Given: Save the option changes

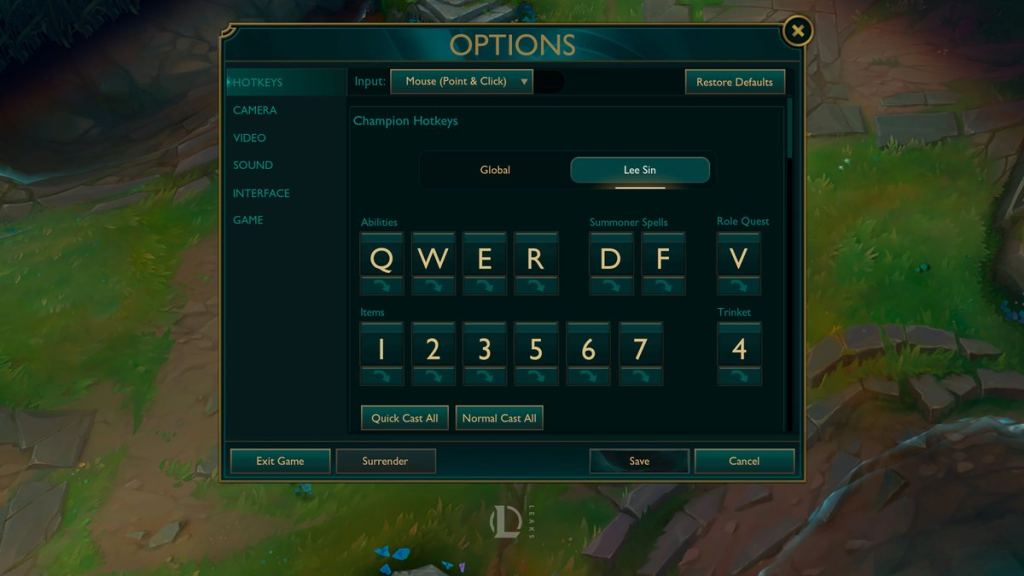Looking at the screenshot, I should coord(639,461).
